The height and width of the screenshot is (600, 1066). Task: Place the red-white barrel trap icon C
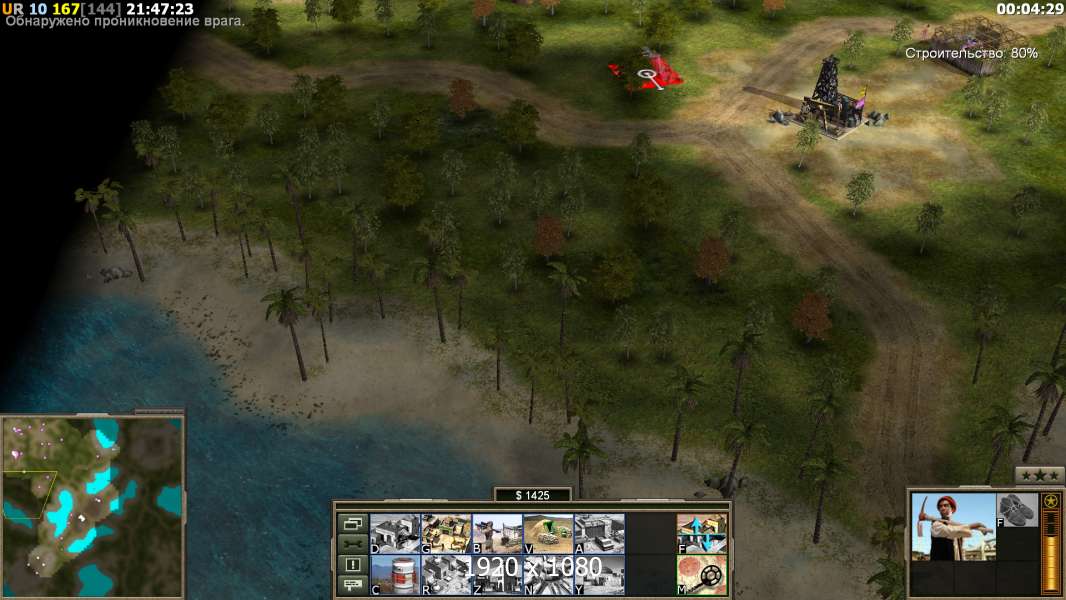coord(395,575)
